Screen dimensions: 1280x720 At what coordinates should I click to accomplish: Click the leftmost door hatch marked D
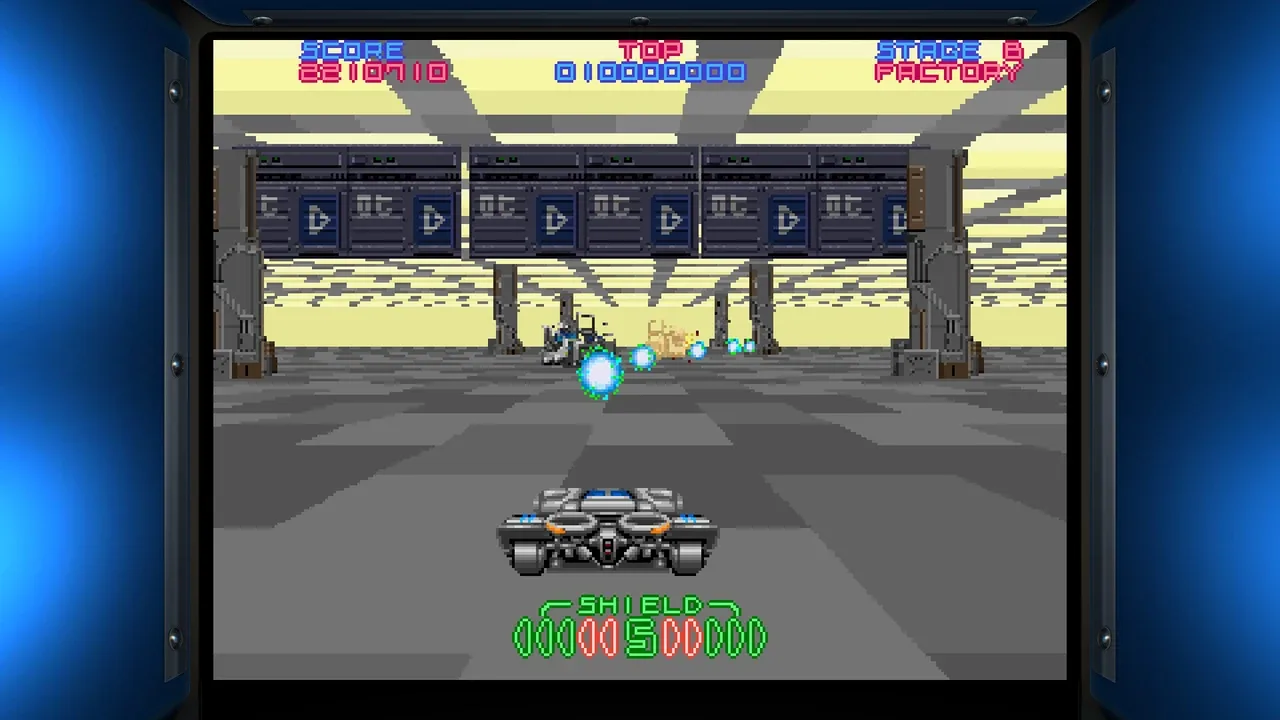pos(320,218)
